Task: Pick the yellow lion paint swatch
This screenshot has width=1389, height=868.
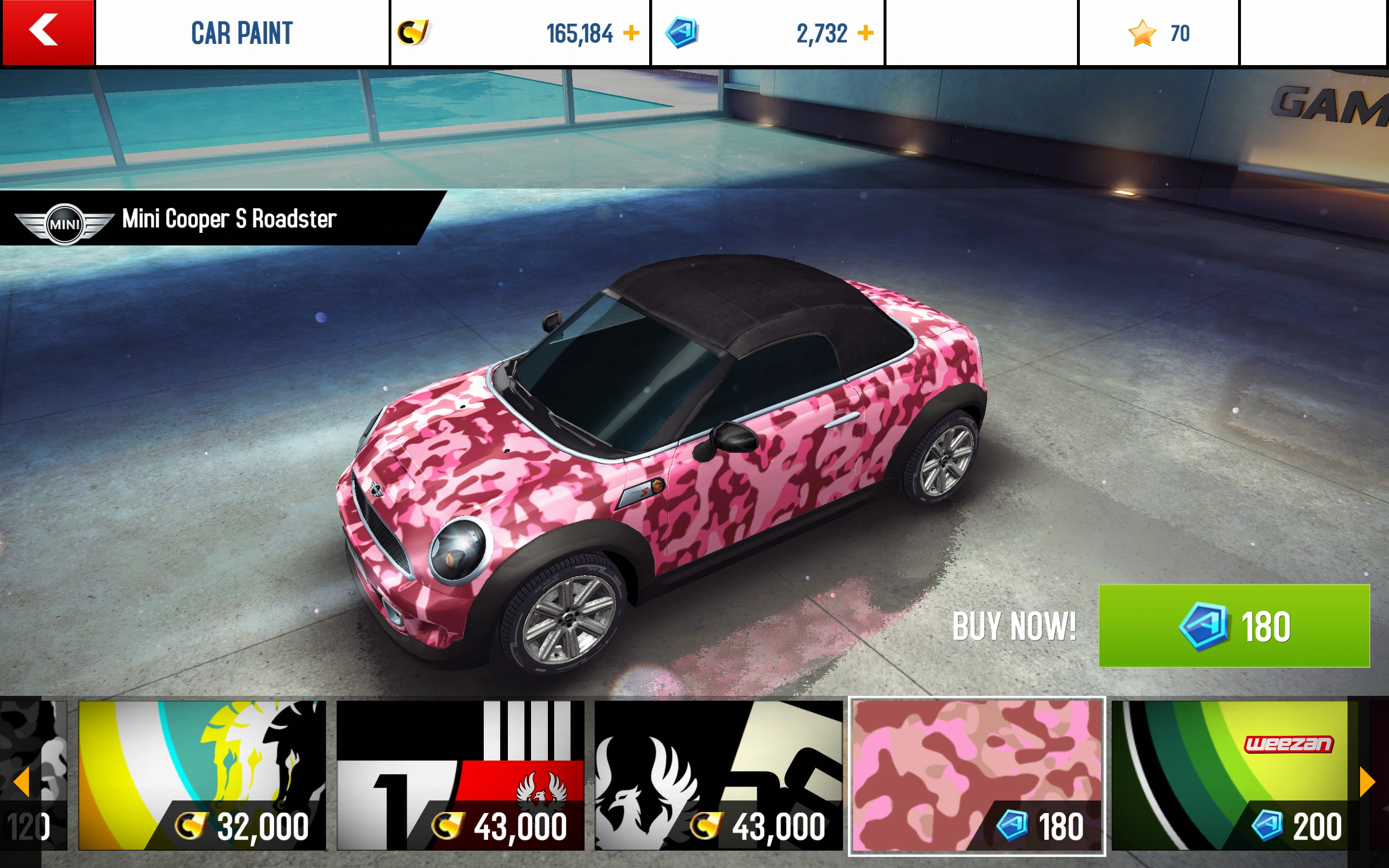Action: tap(204, 758)
